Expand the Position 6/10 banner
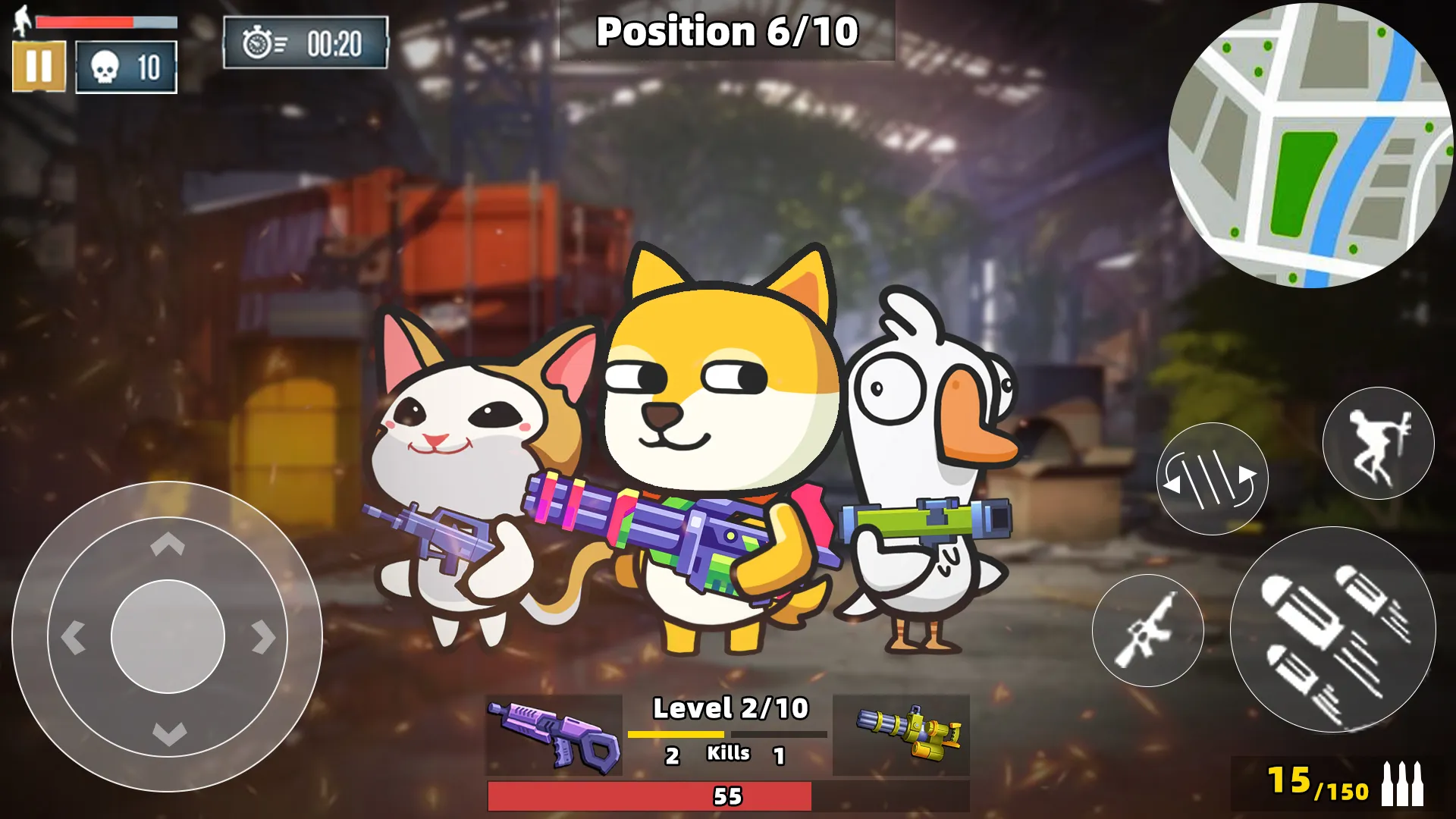Viewport: 1456px width, 819px height. coord(726,32)
